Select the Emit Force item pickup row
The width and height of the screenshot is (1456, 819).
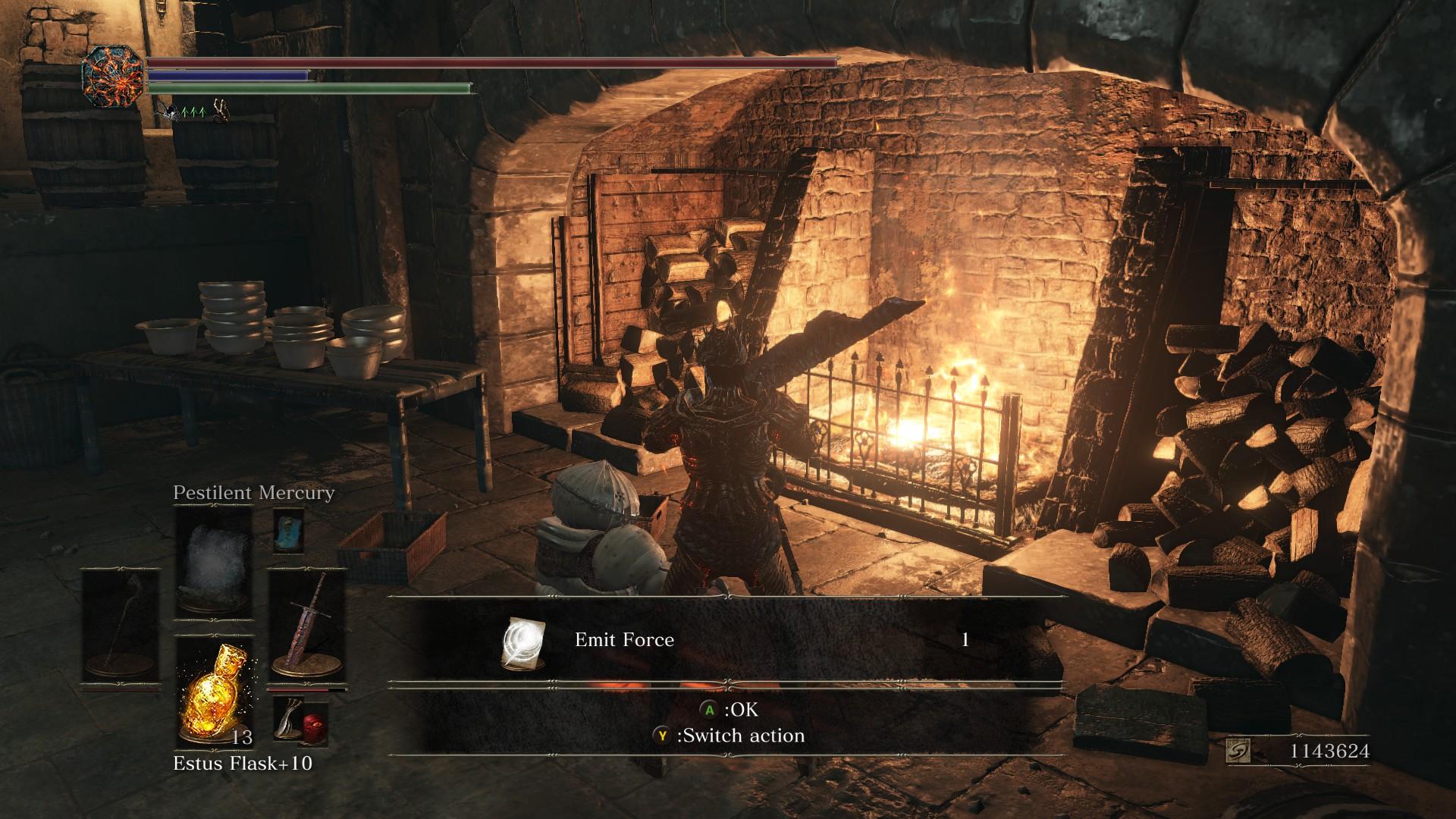726,640
